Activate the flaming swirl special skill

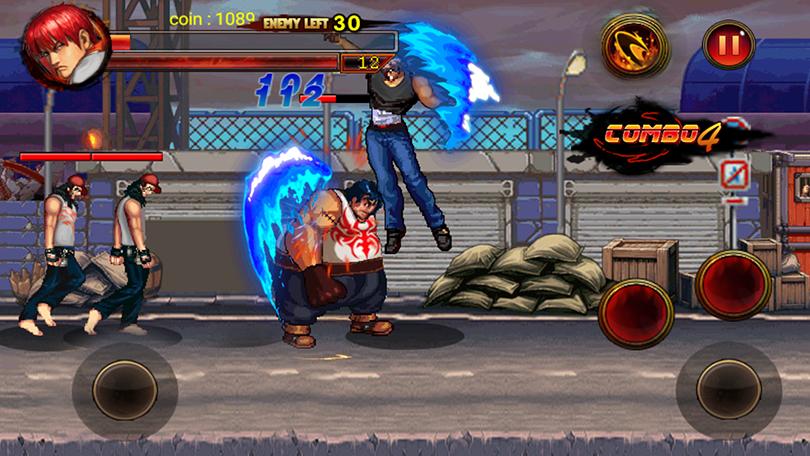click(x=634, y=45)
